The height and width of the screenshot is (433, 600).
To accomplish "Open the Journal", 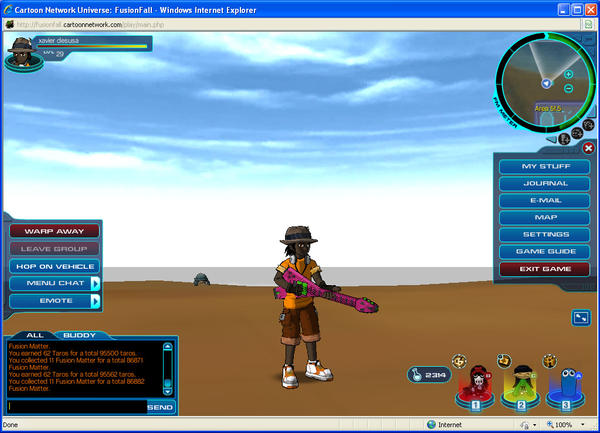I will 545,183.
